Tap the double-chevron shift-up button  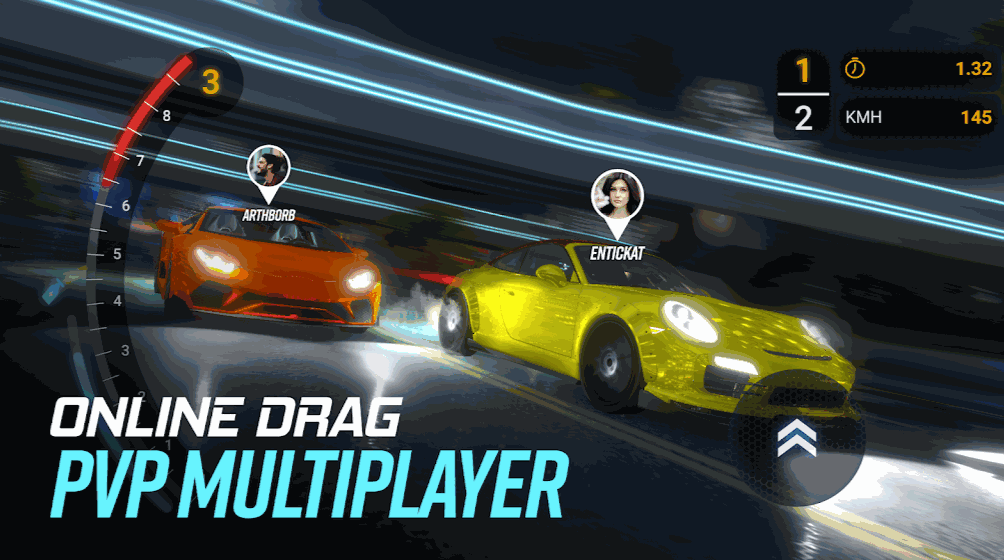point(796,440)
